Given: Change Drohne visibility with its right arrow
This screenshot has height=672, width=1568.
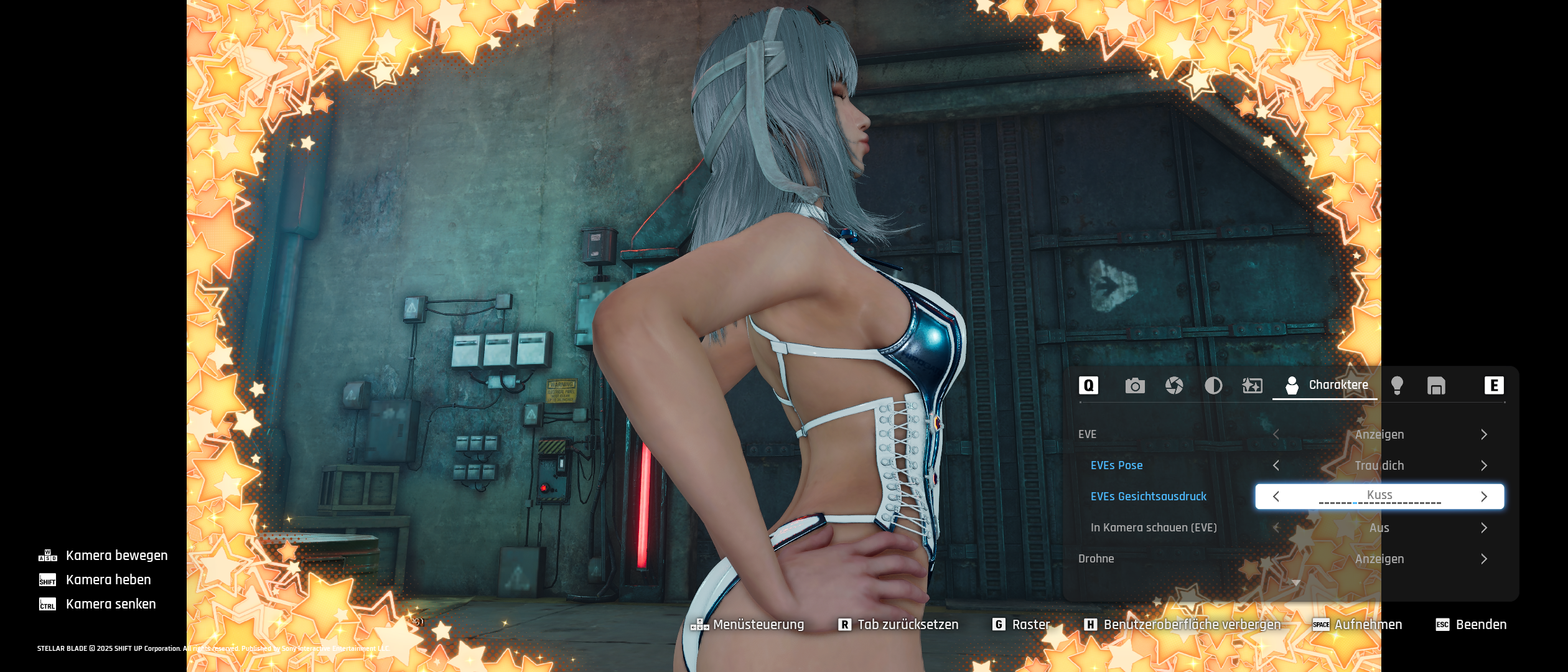Looking at the screenshot, I should tap(1484, 559).
